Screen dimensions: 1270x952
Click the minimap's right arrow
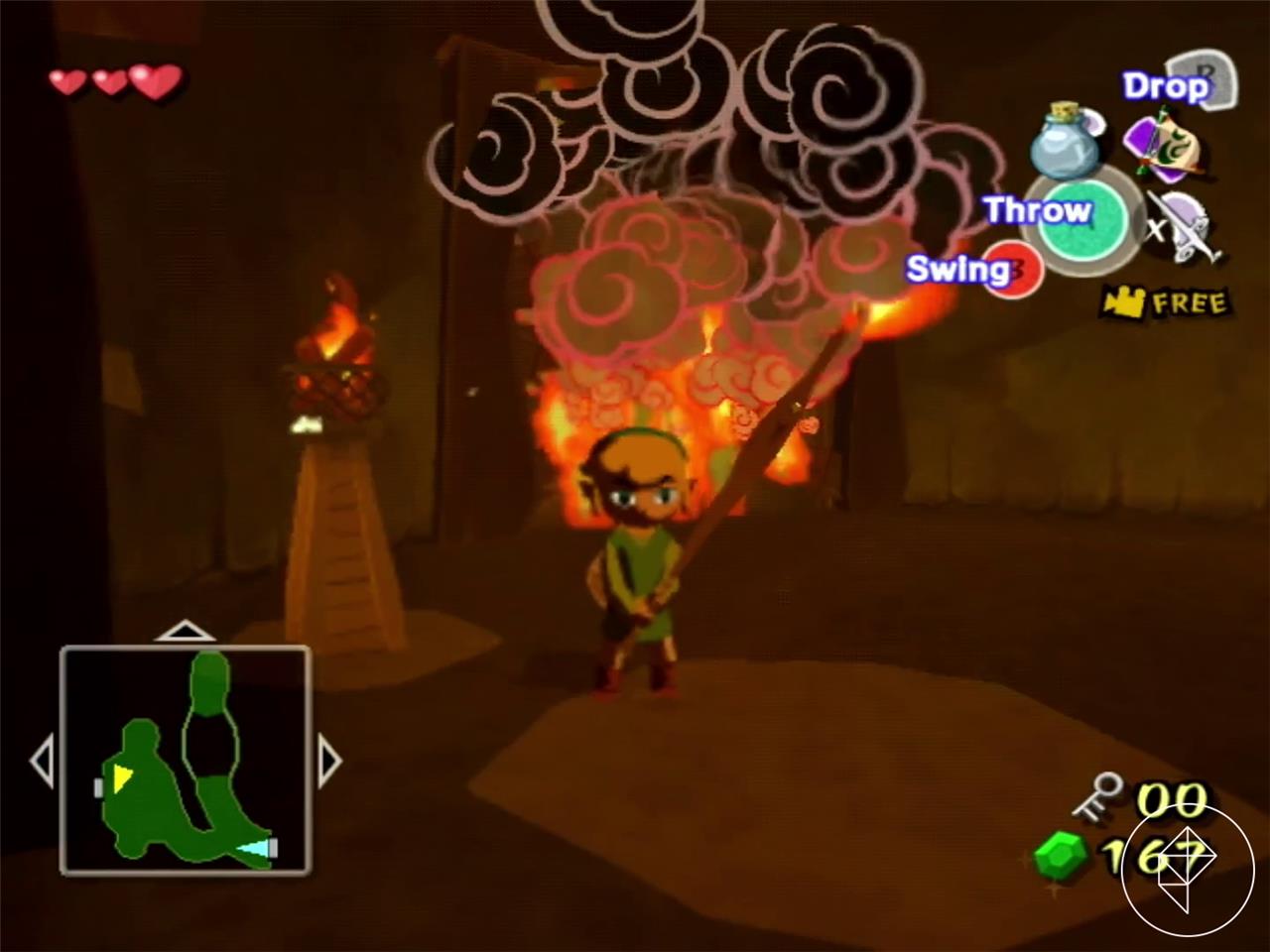(330, 760)
